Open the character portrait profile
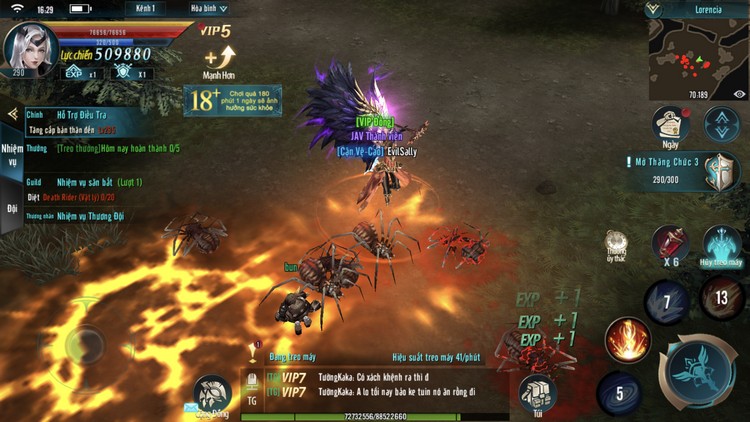This screenshot has height=422, width=750. (x=29, y=49)
